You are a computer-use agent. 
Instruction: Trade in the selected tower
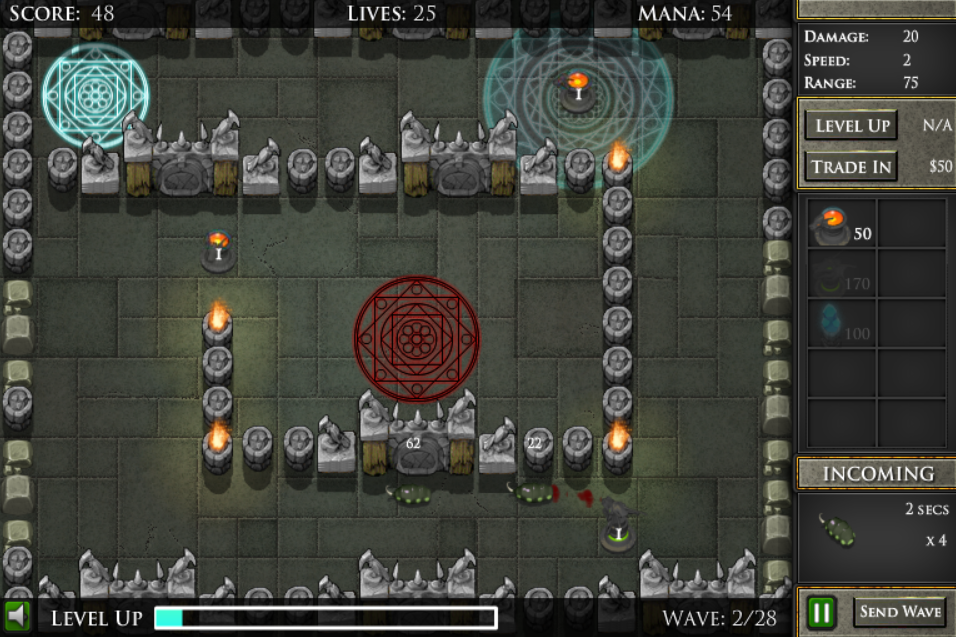click(850, 166)
